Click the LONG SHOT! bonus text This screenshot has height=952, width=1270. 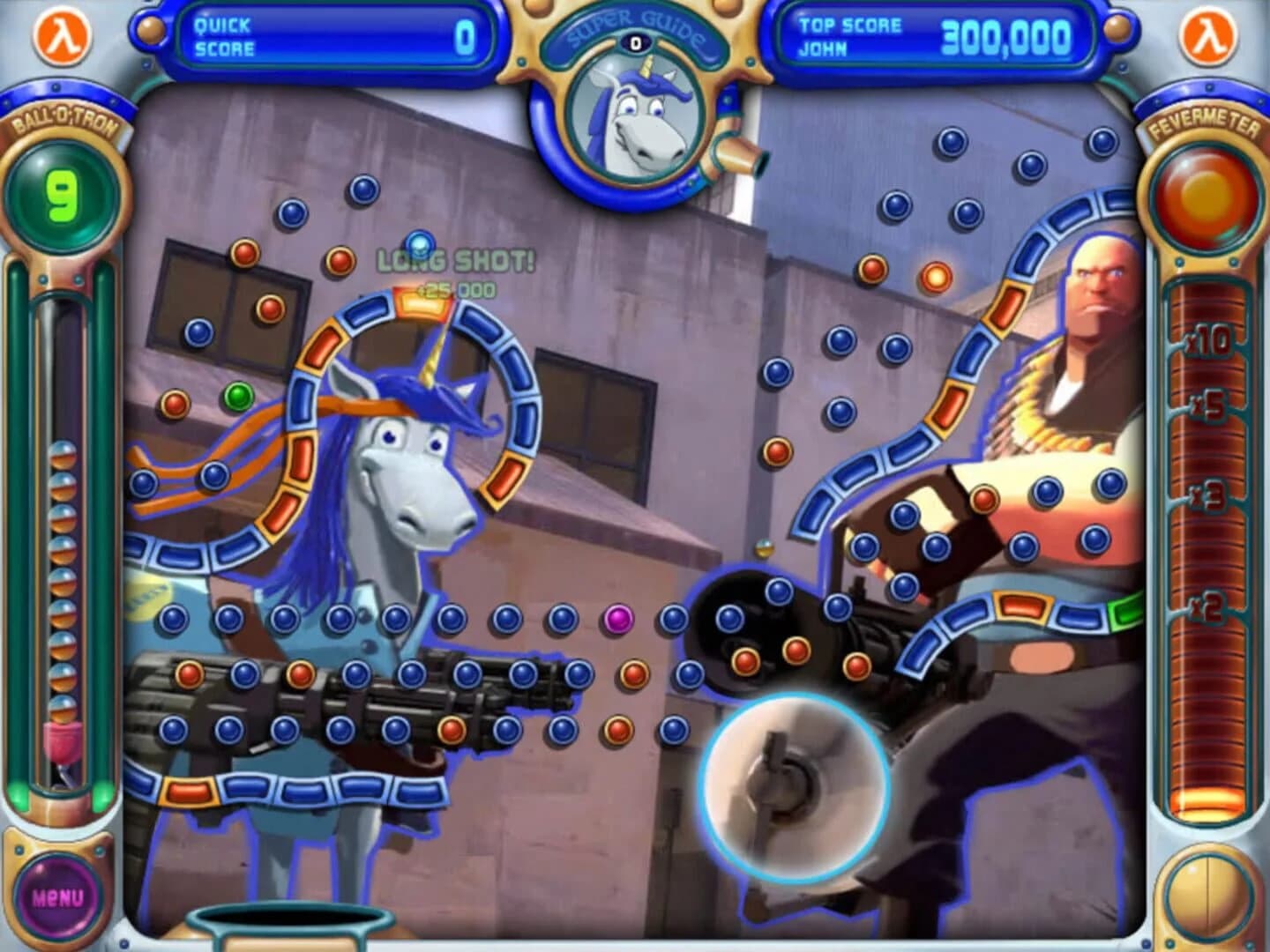pos(455,259)
